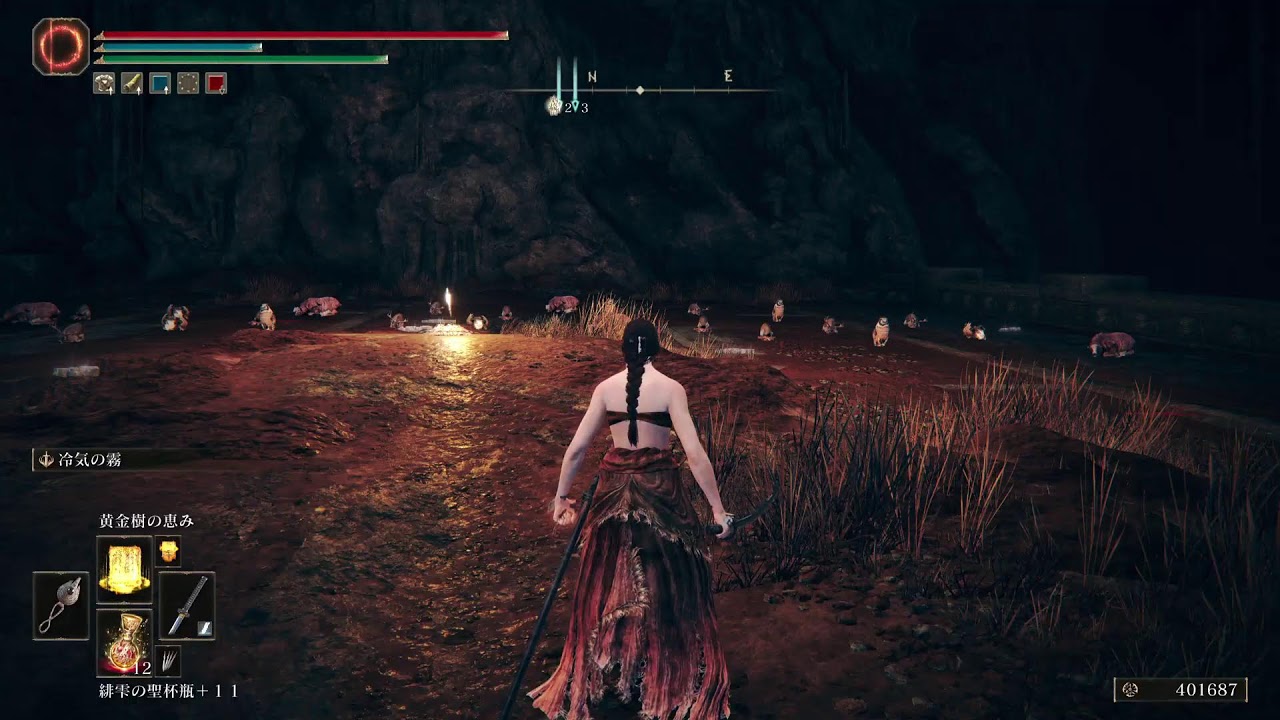Viewport: 1280px width, 720px height.
Task: Inspect the red square debuff status icon
Action: point(216,84)
